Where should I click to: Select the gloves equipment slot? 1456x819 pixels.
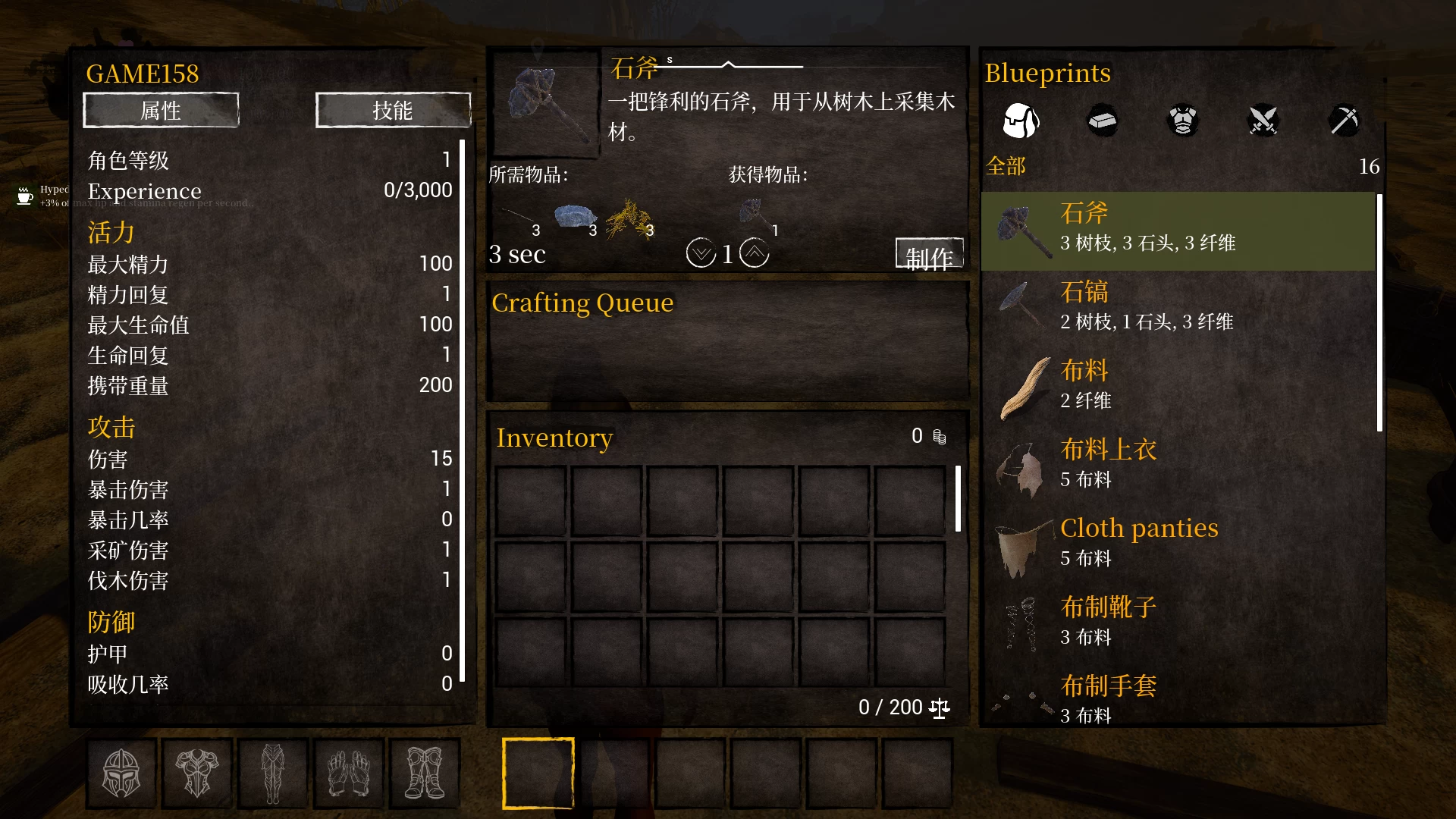coord(349,773)
